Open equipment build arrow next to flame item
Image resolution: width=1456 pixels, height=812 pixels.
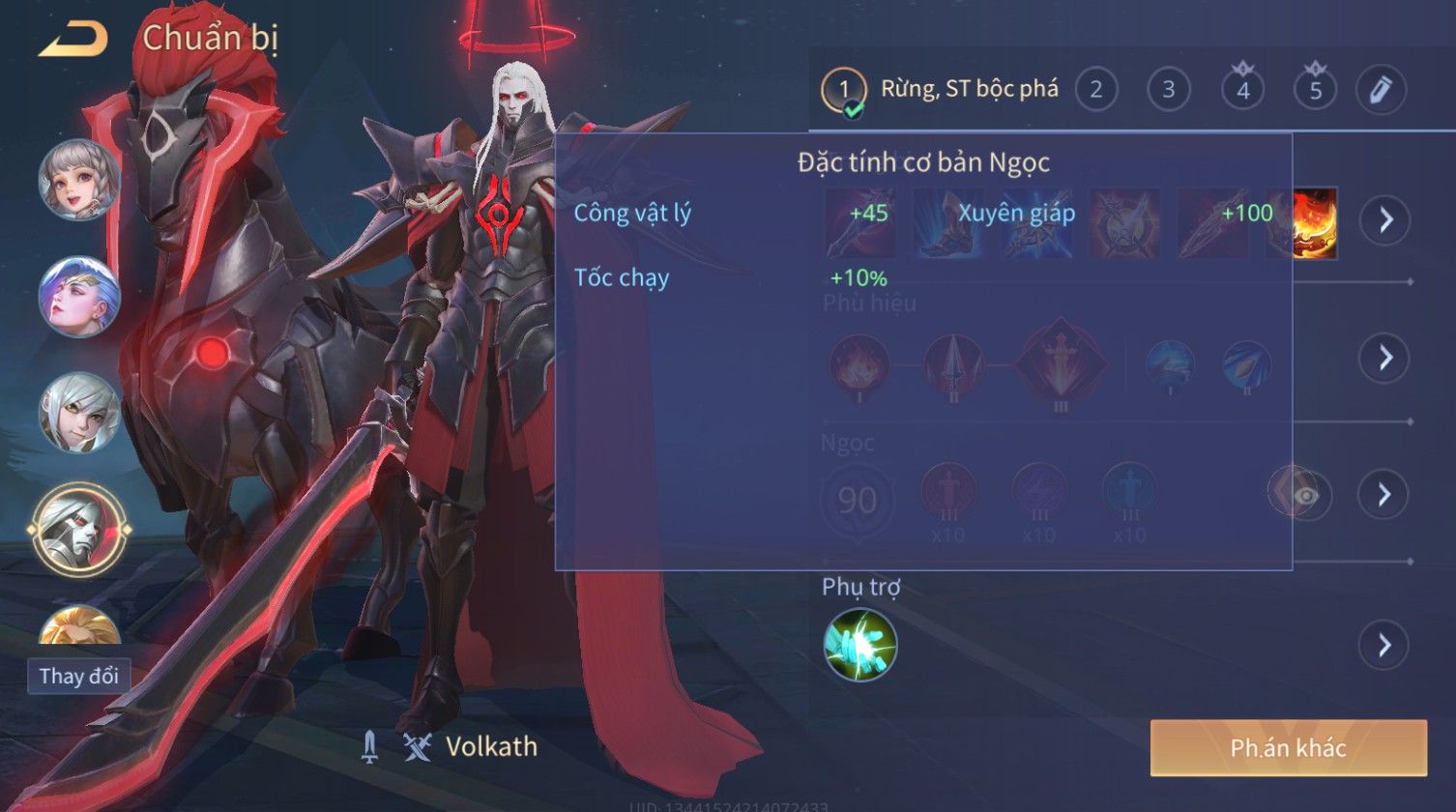pos(1385,220)
